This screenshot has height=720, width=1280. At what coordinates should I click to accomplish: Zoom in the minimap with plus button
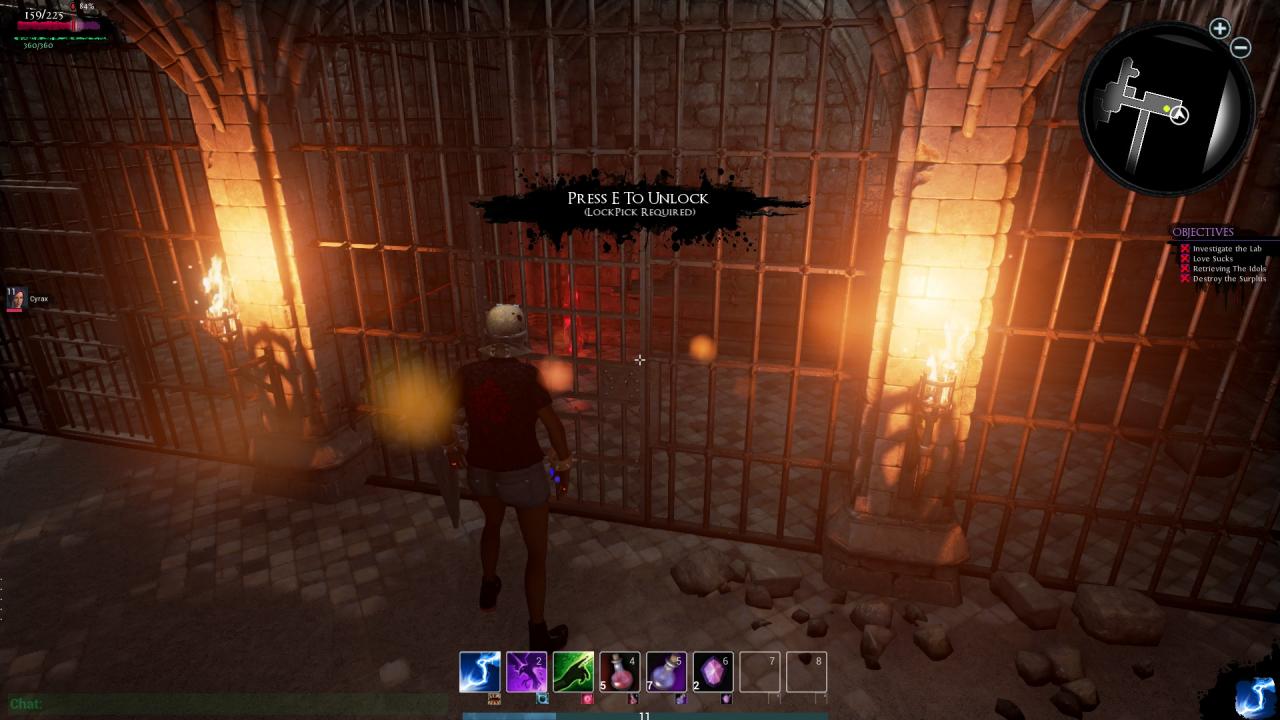click(1219, 29)
